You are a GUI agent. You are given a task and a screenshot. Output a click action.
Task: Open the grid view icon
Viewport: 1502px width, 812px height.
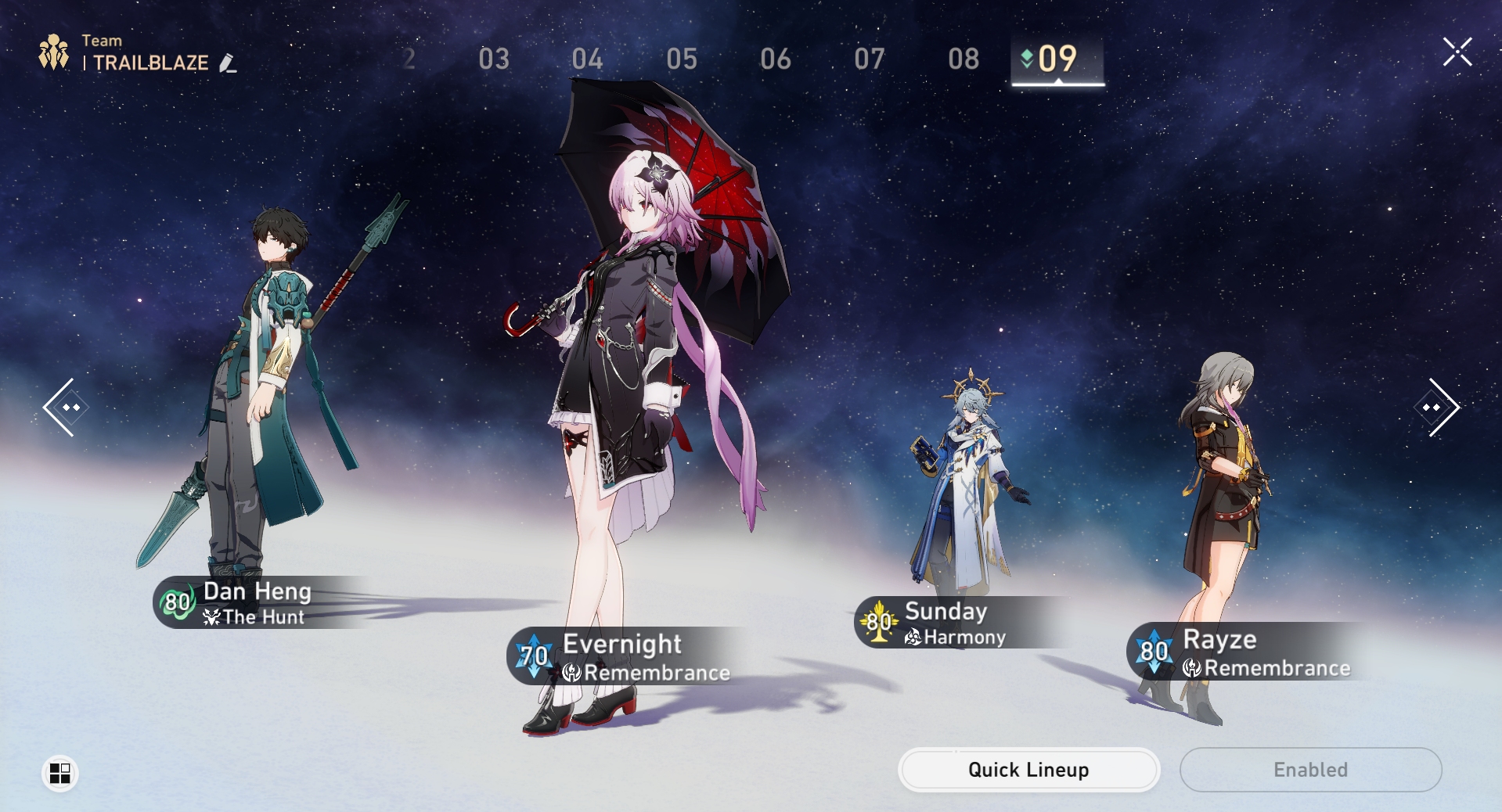59,773
